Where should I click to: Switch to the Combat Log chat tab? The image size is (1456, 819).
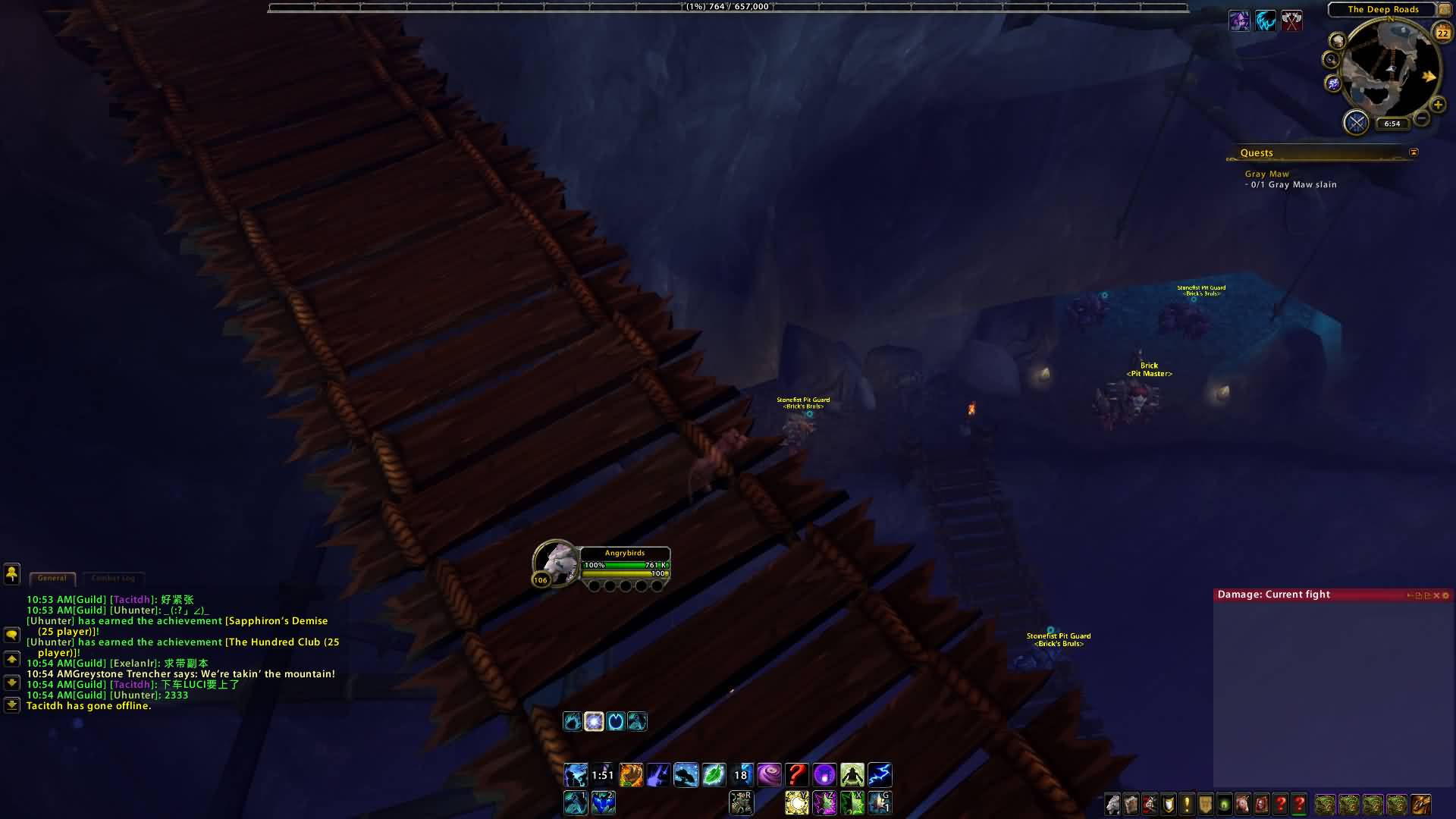tap(113, 579)
